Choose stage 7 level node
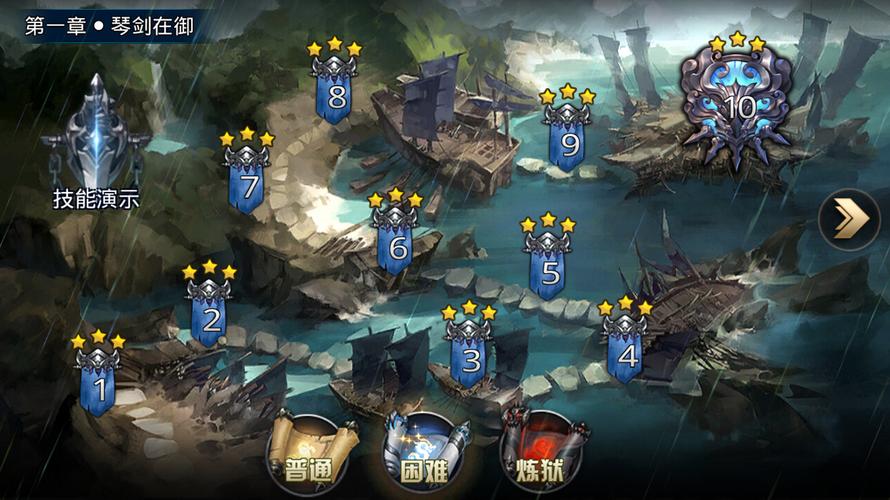 247,182
